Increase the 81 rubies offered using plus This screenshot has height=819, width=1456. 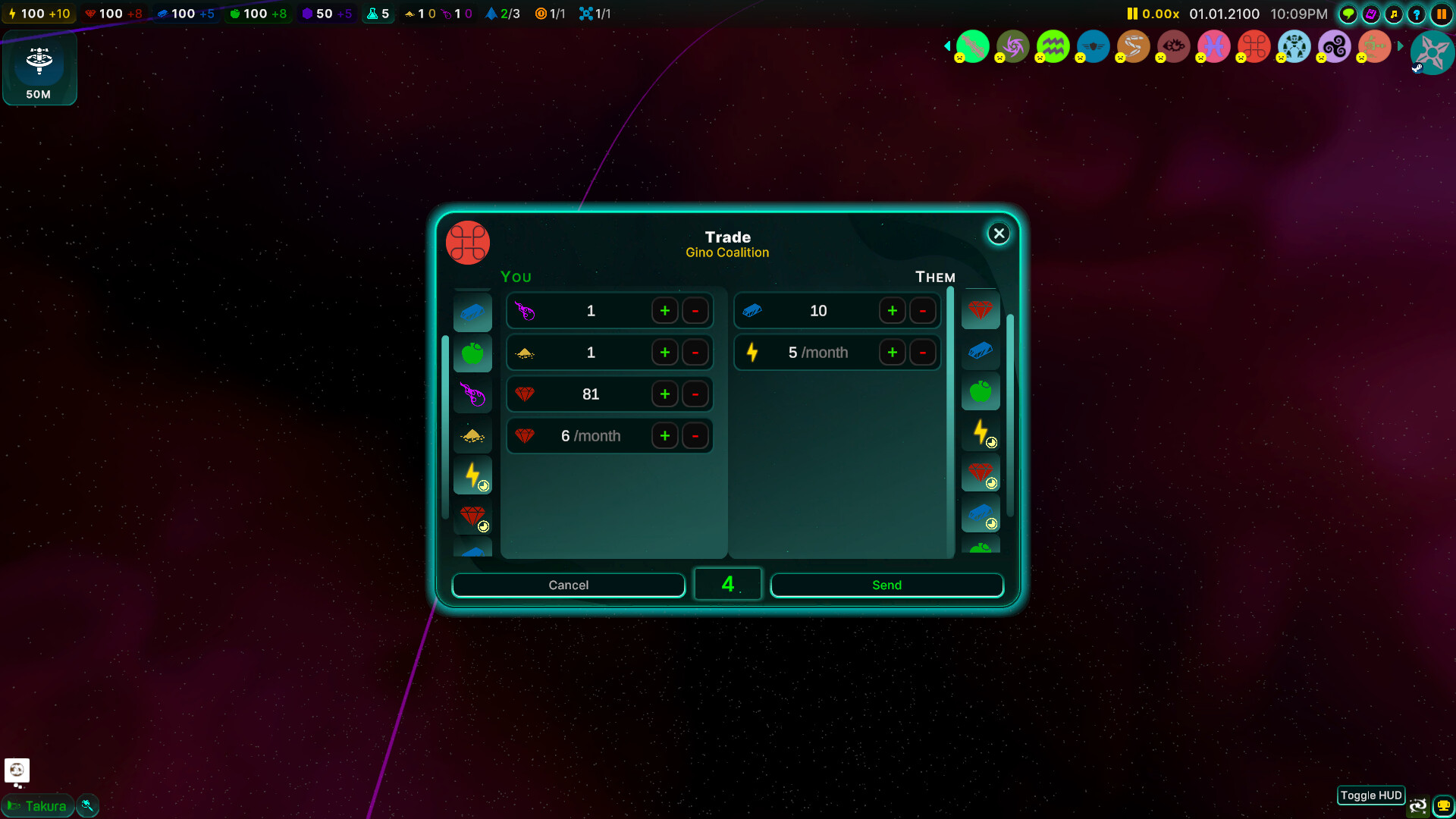point(665,394)
